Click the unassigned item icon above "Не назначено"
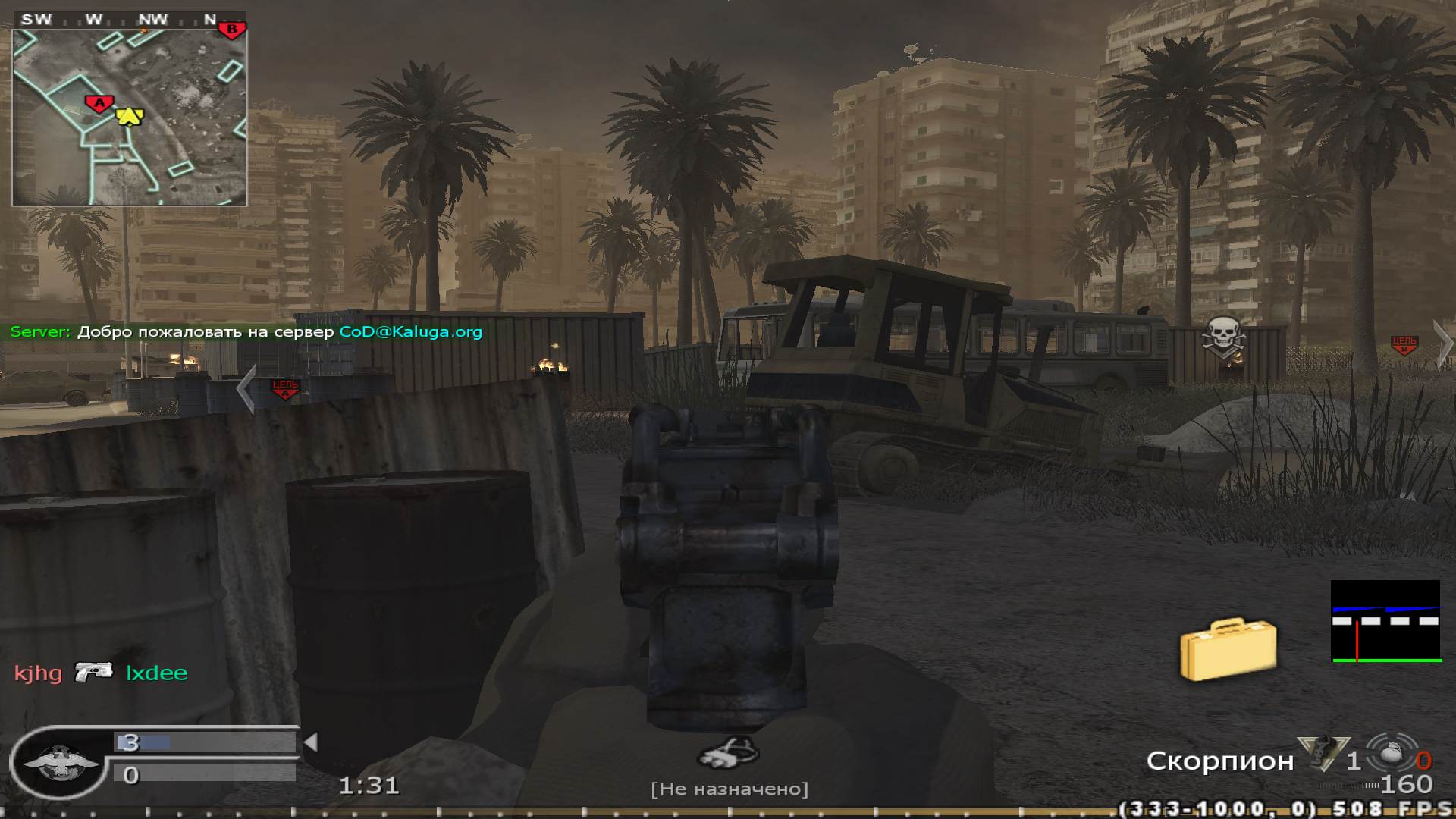Viewport: 1456px width, 819px height. tap(728, 754)
